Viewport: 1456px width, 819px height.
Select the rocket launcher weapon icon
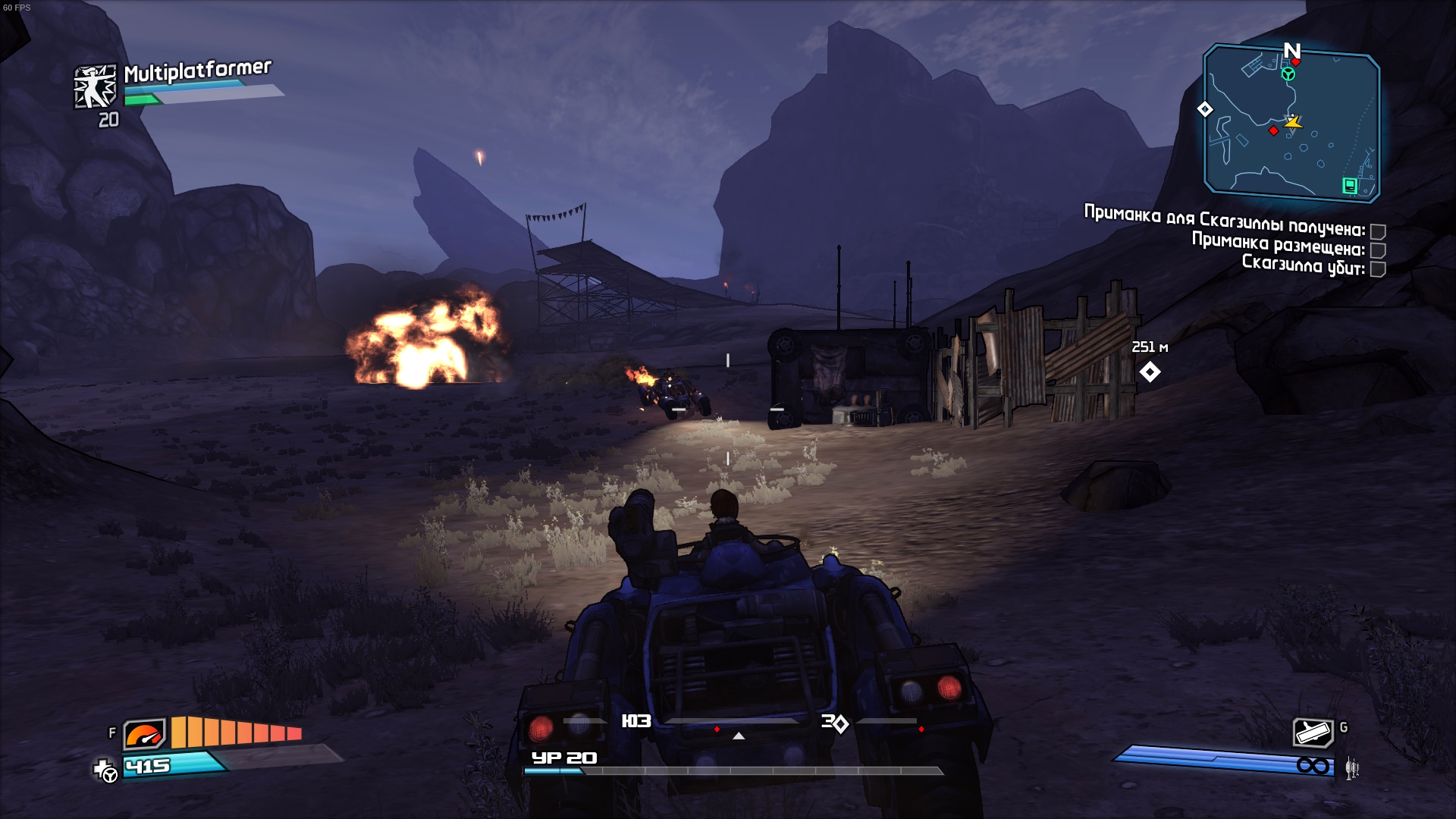tap(1313, 733)
